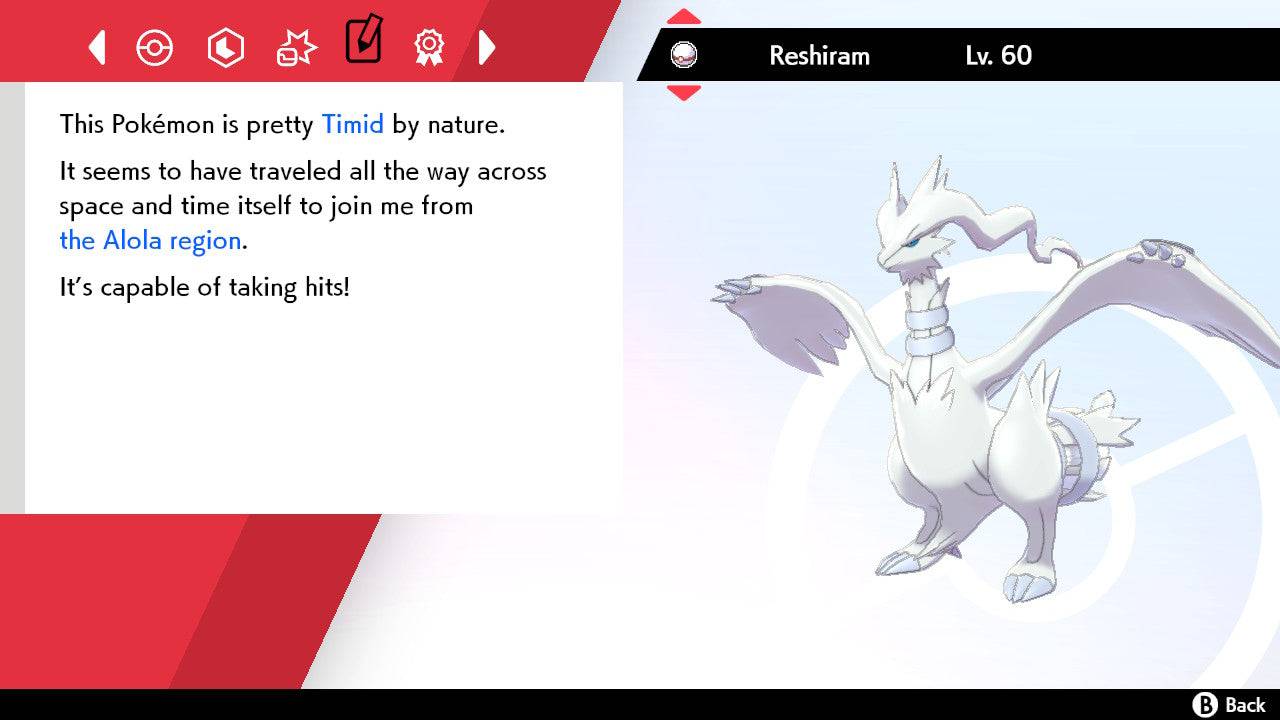The height and width of the screenshot is (720, 1280).
Task: Click the blue Timid nature link
Action: (x=352, y=124)
